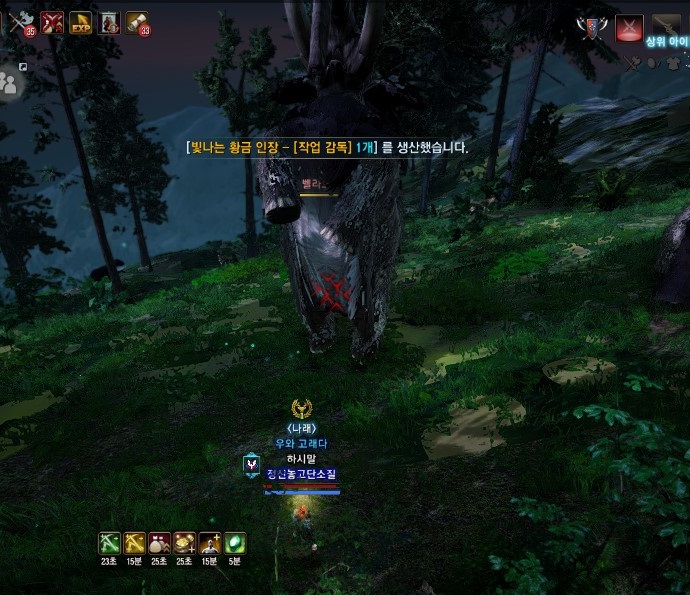Open the red crossed-swords icon at top left
Screen dimensions: 690x595
pos(52,22)
